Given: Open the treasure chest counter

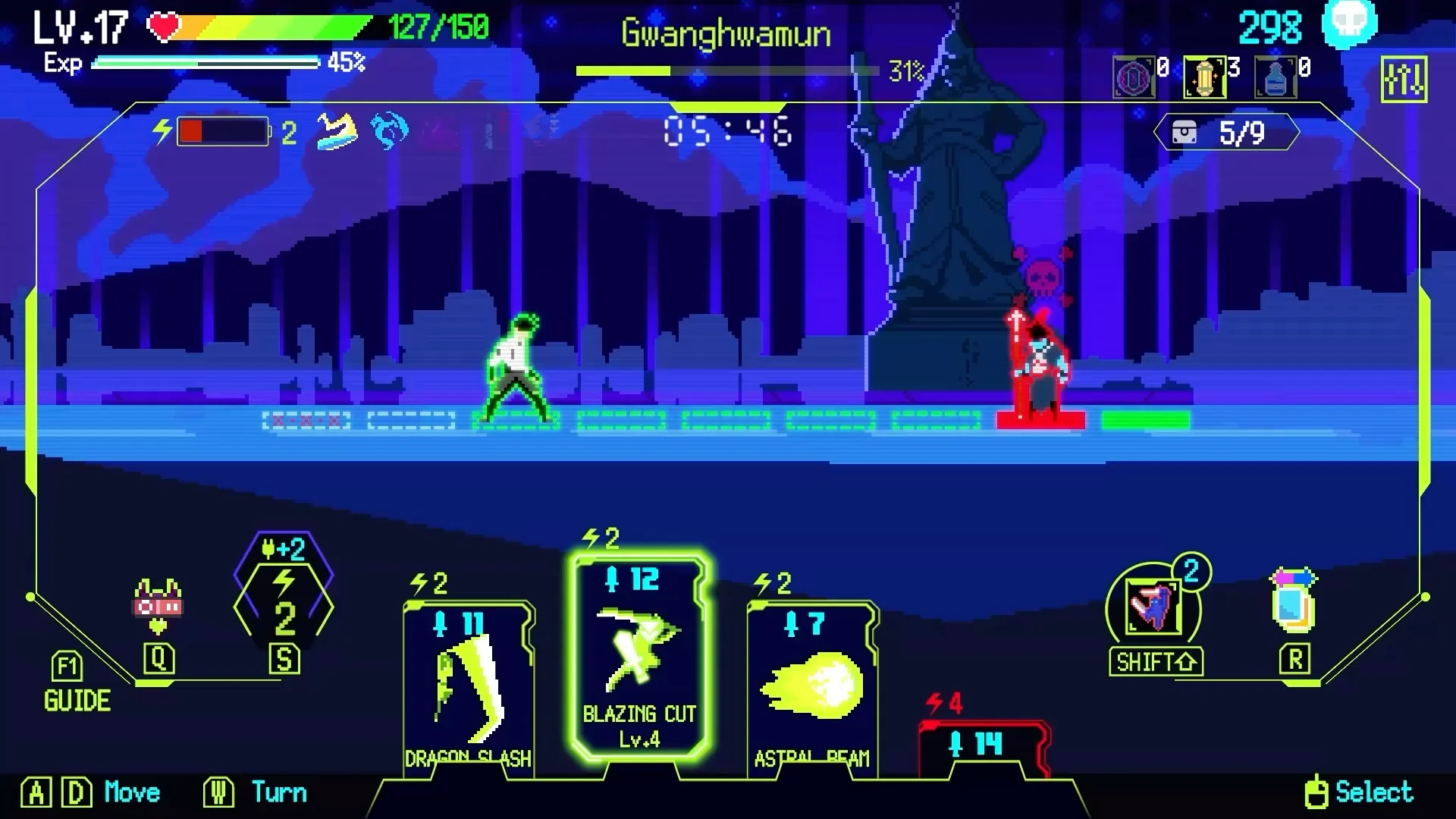Looking at the screenshot, I should [1225, 133].
